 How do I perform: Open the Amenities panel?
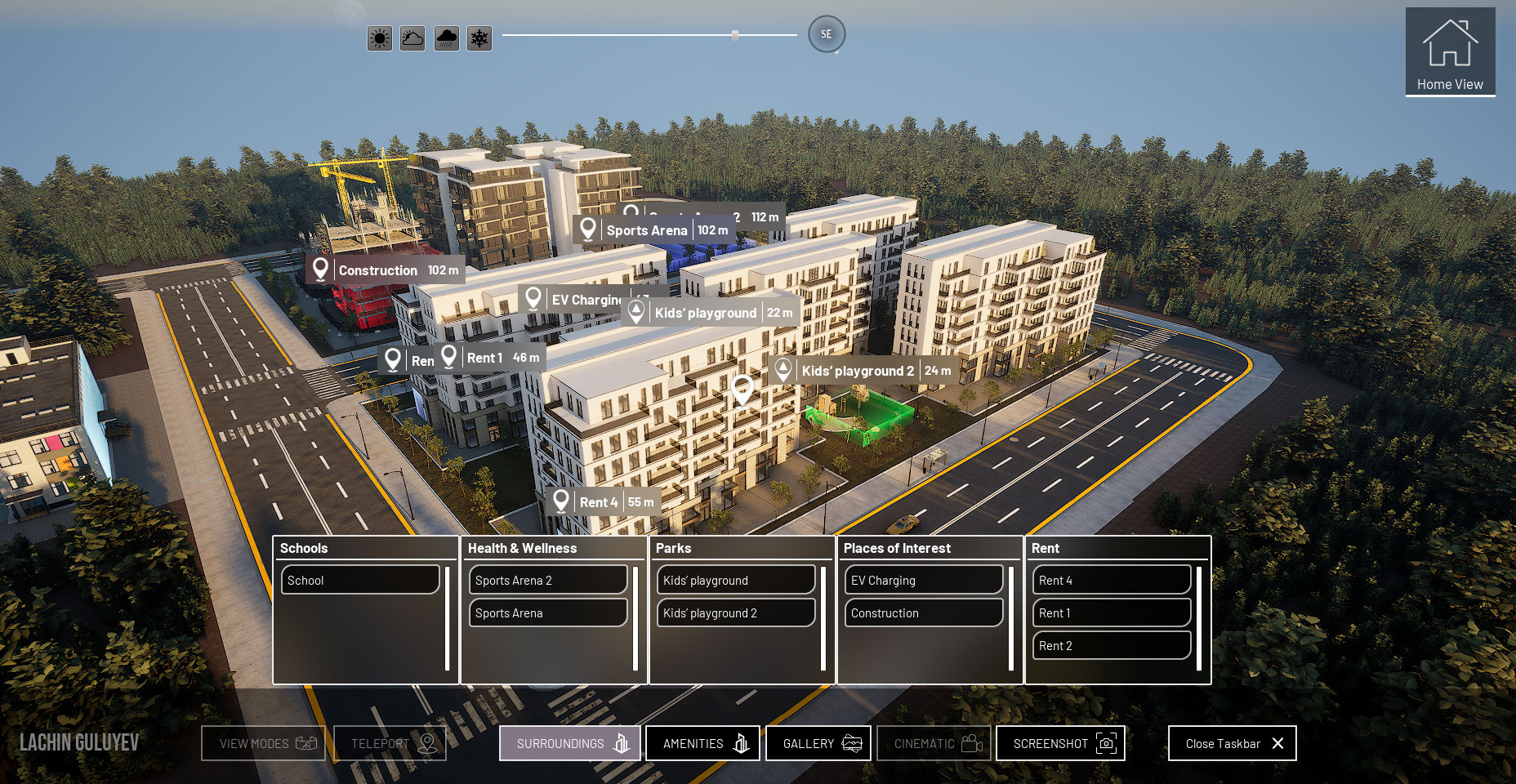point(702,743)
